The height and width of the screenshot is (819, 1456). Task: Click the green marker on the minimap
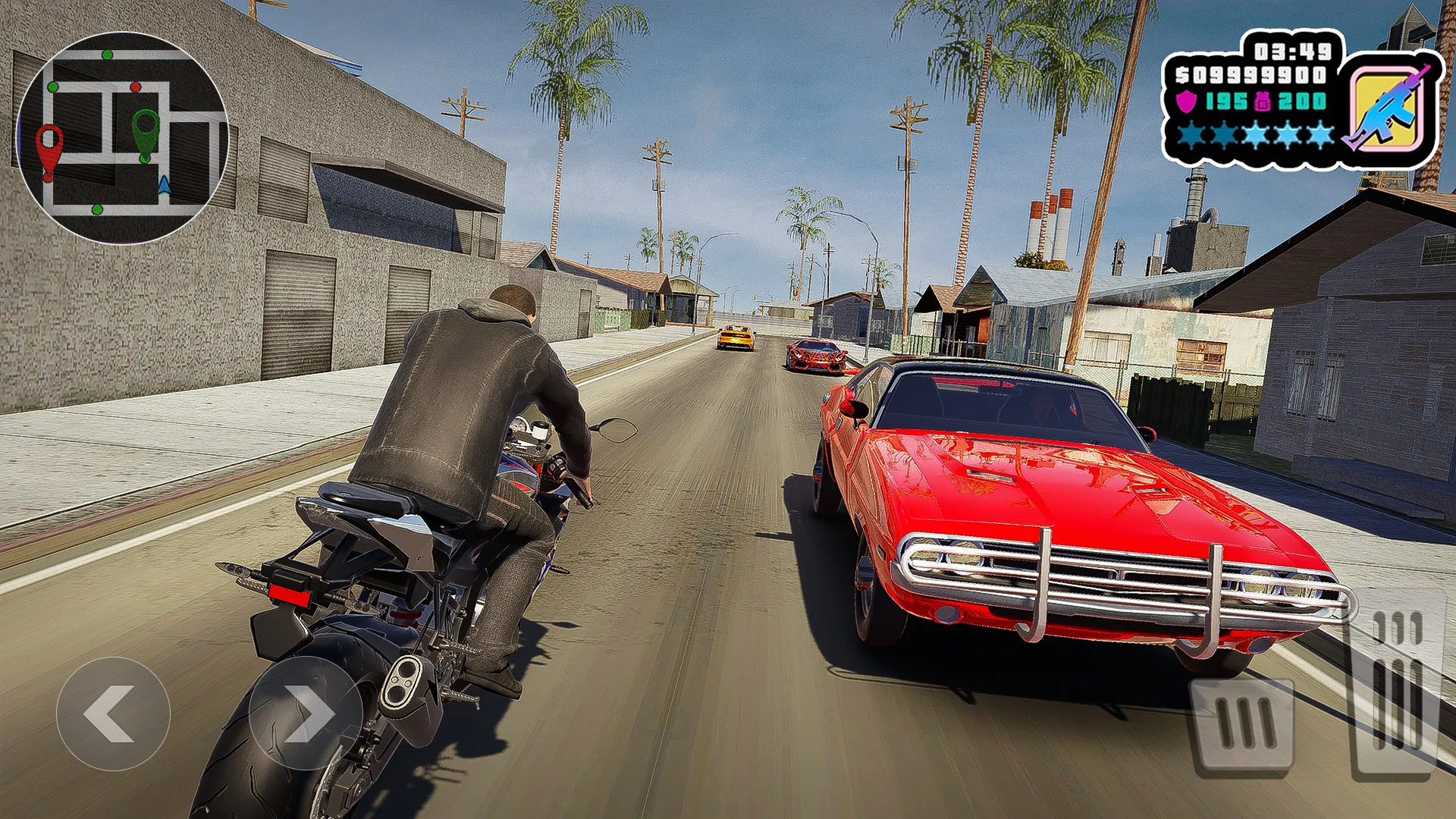[146, 132]
